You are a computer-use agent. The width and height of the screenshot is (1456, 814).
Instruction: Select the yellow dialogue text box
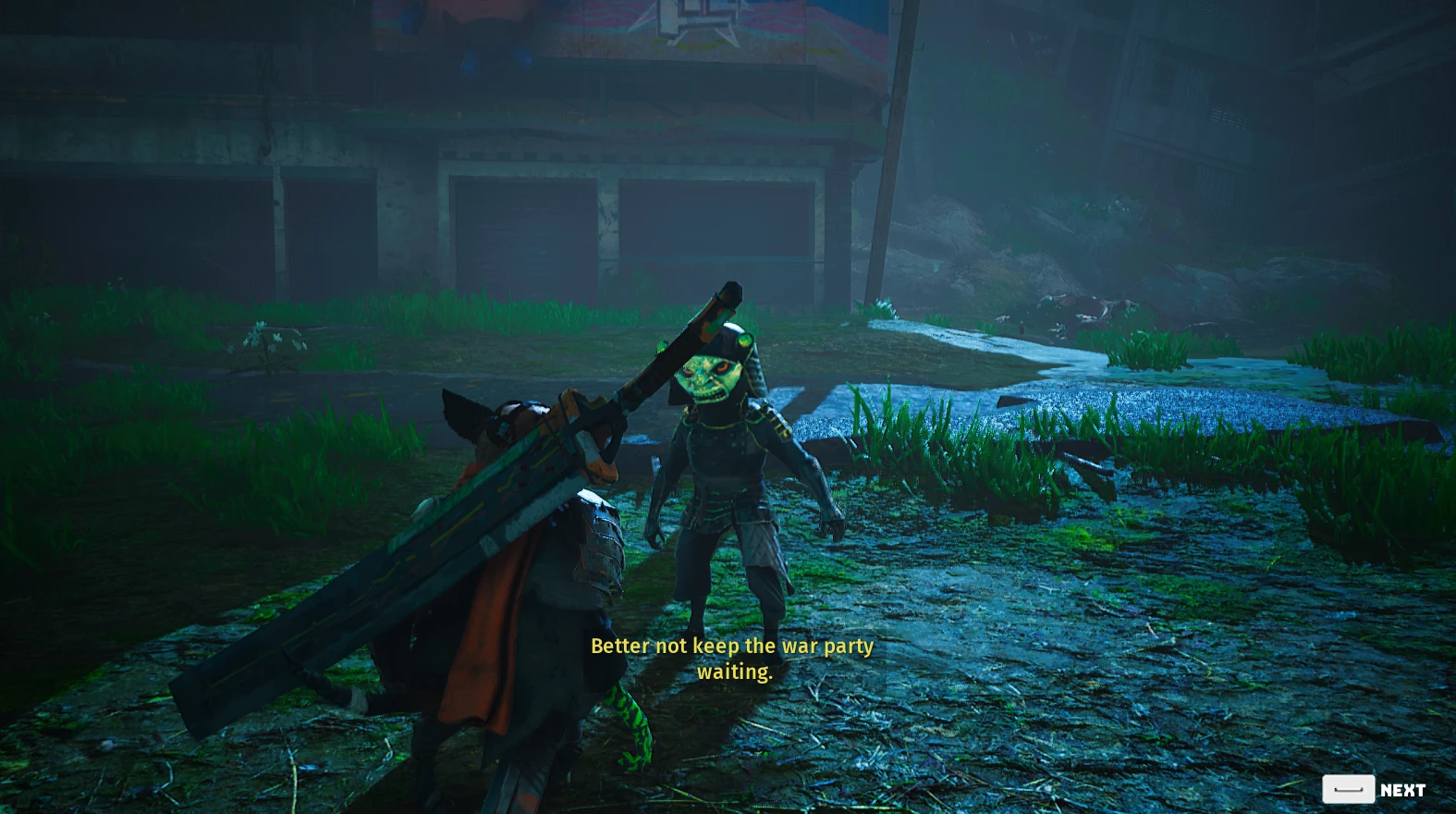pyautogui.click(x=732, y=659)
